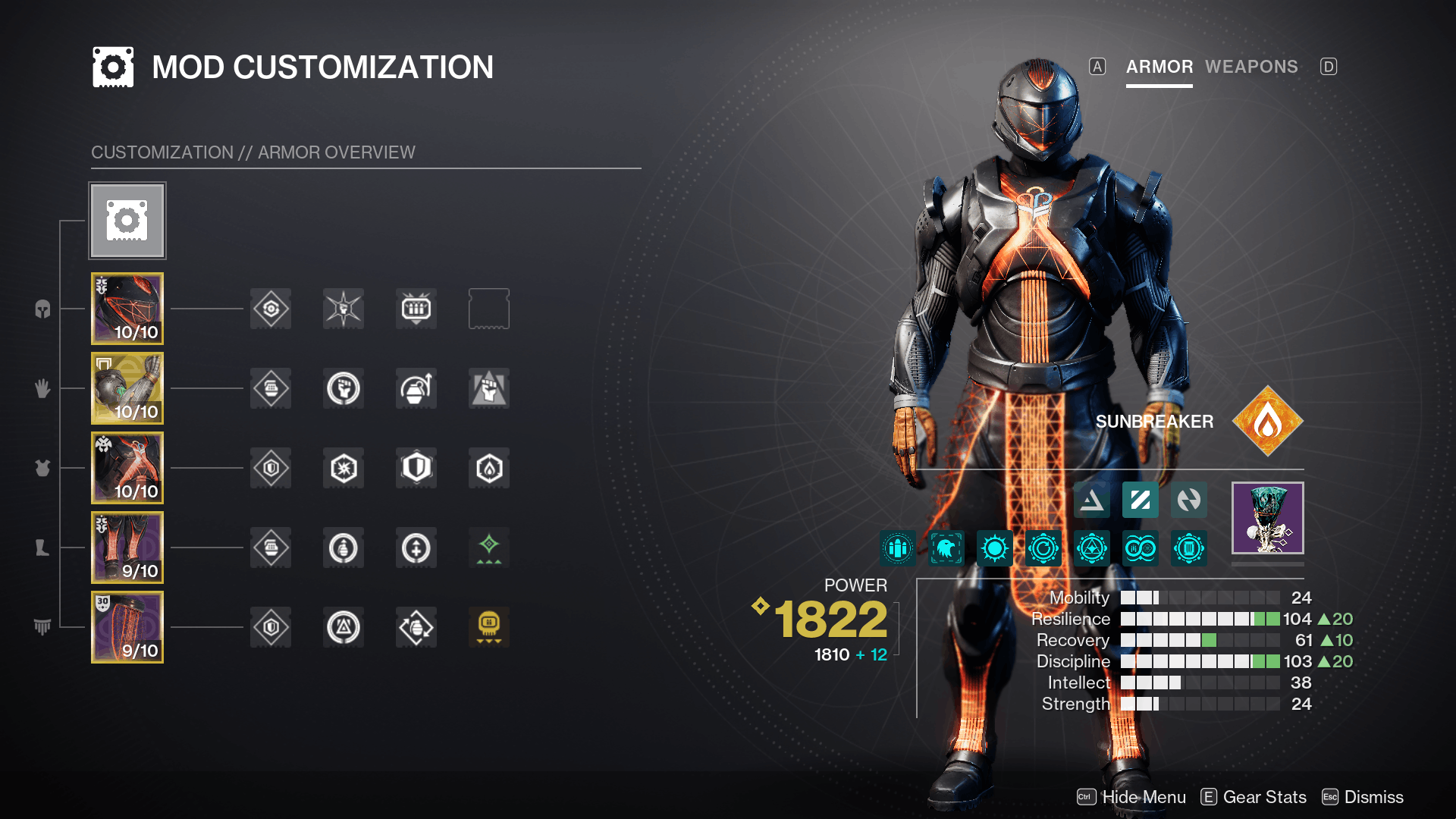Select the Mod Customization gear icon at top
The image size is (1456, 819).
(x=127, y=220)
